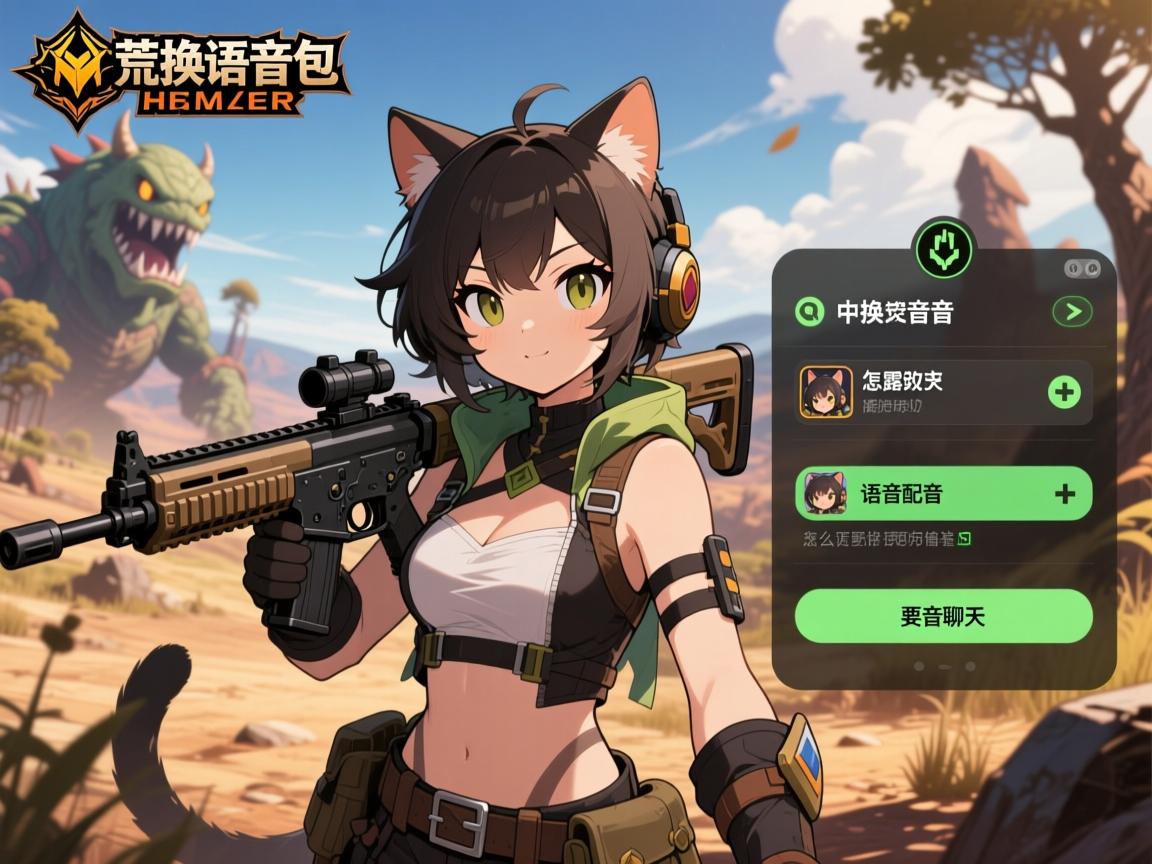Click the round green emblem atop the panel
The width and height of the screenshot is (1152, 864).
click(943, 248)
